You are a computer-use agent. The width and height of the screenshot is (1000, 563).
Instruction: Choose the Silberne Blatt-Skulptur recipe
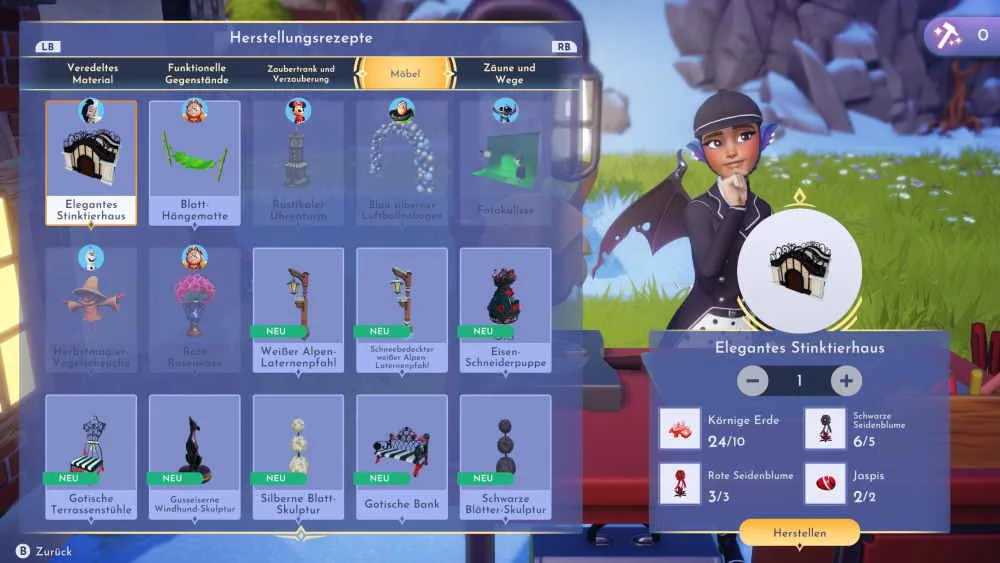point(298,456)
